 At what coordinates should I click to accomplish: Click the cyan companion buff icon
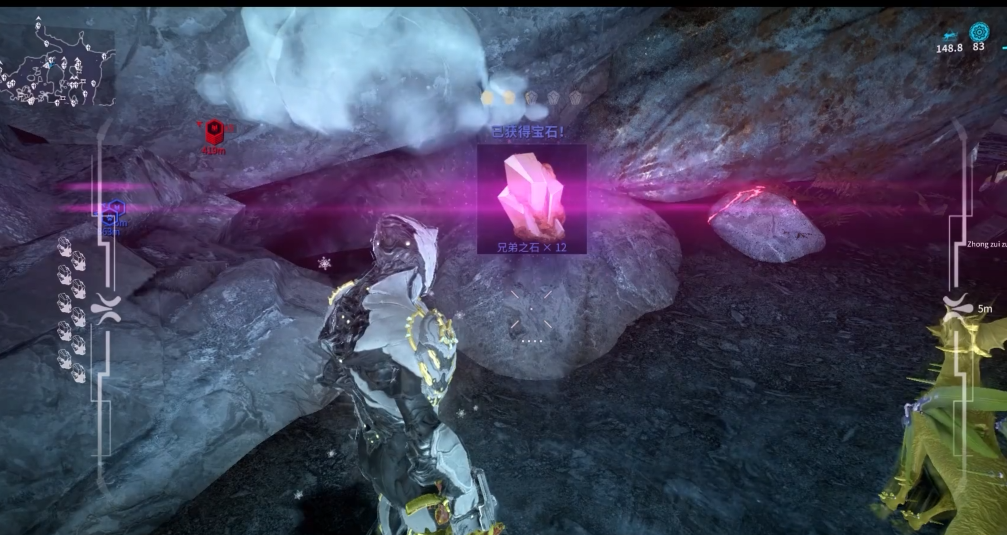click(949, 34)
